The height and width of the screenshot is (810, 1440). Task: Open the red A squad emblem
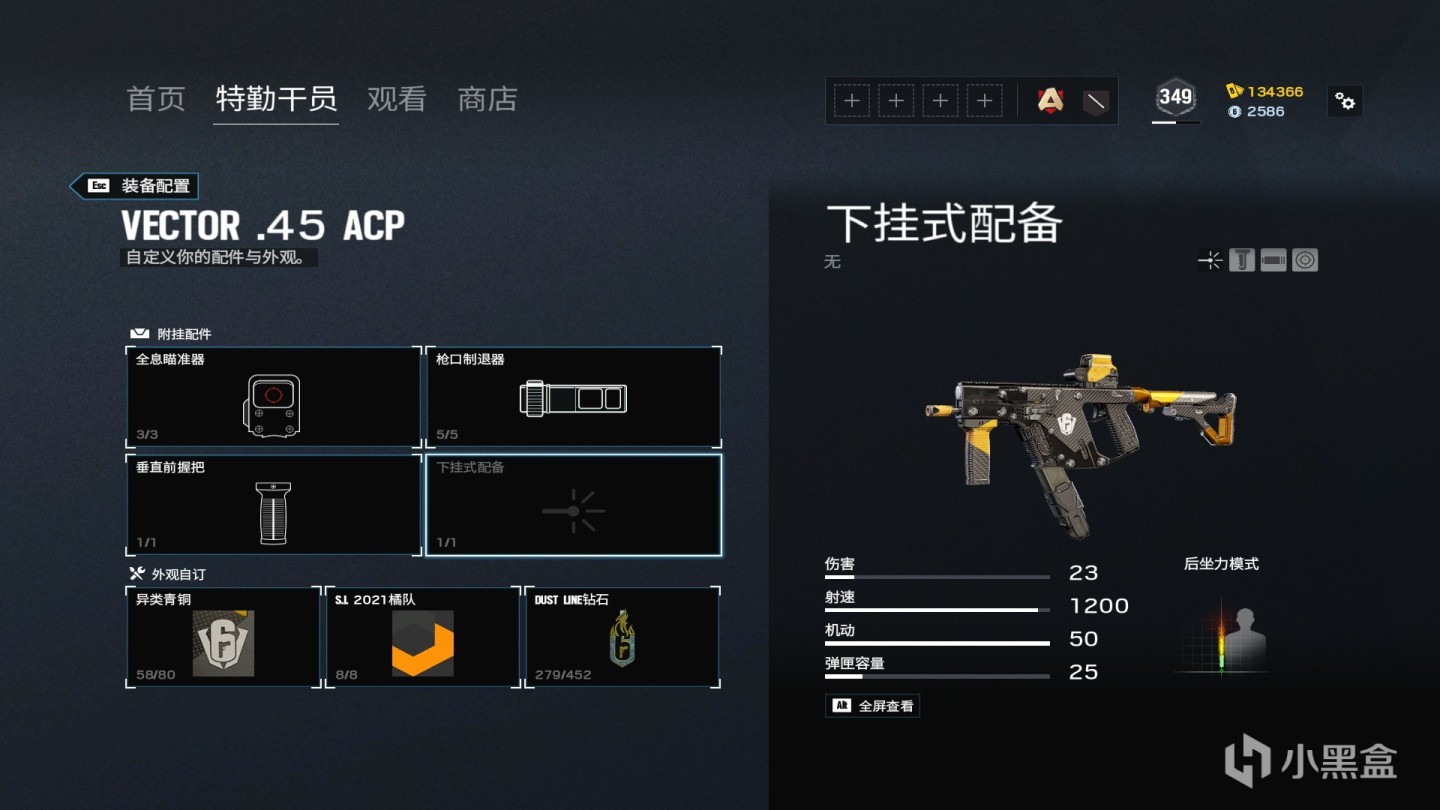click(x=1050, y=100)
